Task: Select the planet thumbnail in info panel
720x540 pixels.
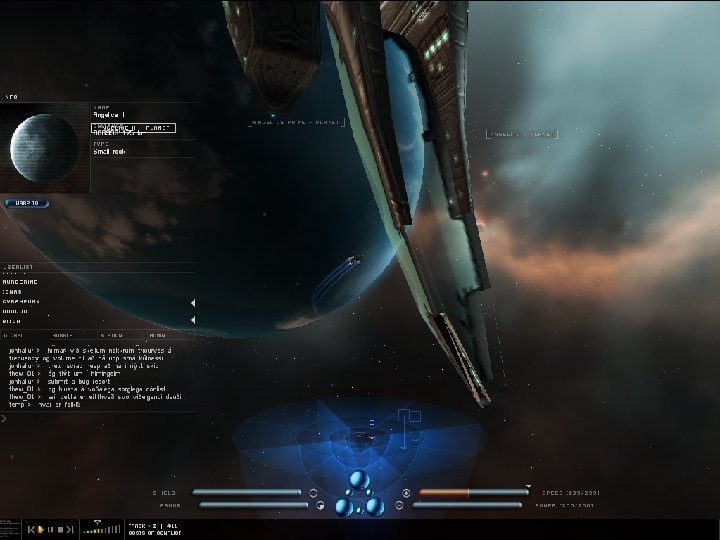Action: click(x=45, y=147)
